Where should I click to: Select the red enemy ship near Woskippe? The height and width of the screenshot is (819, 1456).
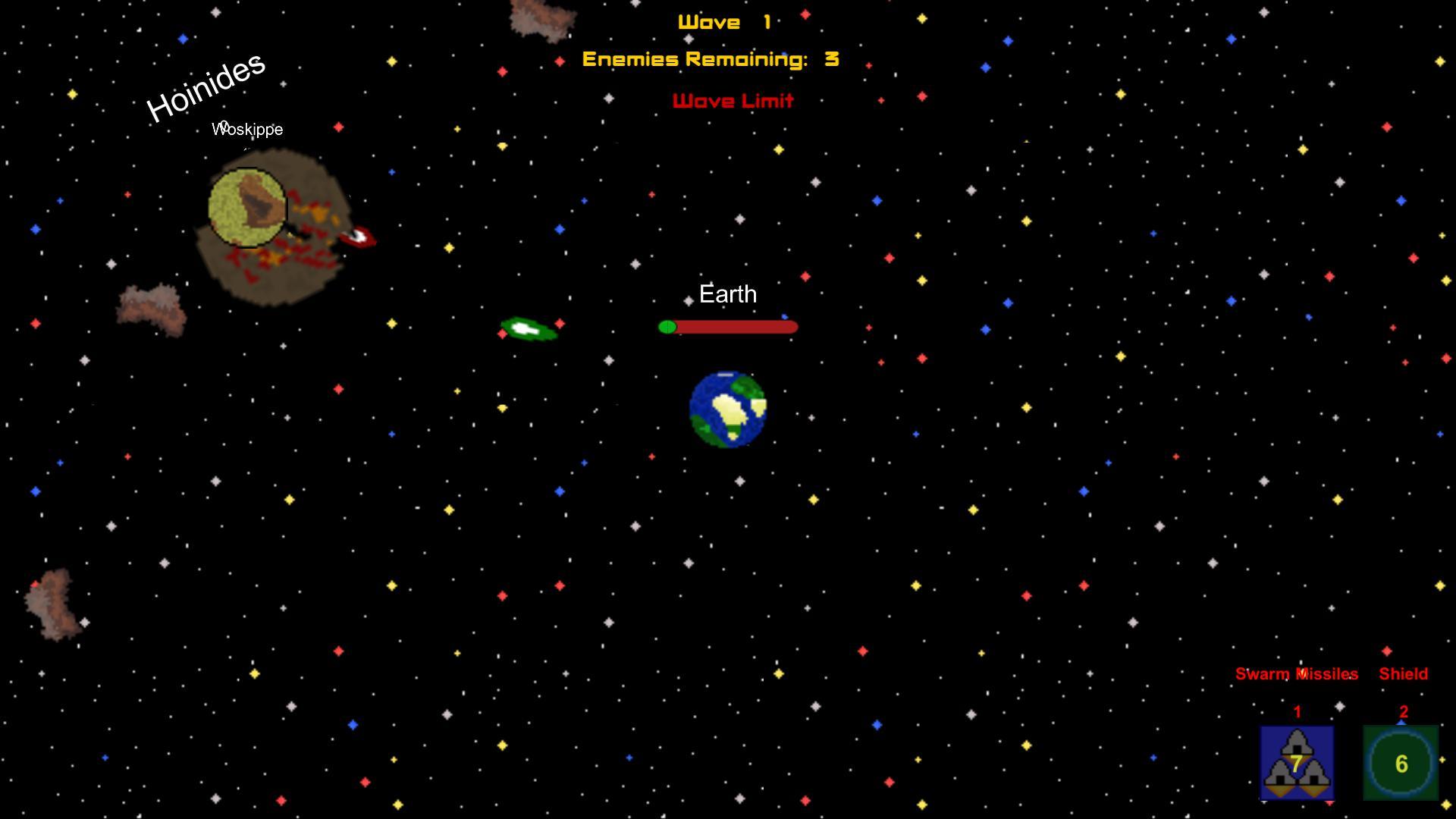[358, 237]
